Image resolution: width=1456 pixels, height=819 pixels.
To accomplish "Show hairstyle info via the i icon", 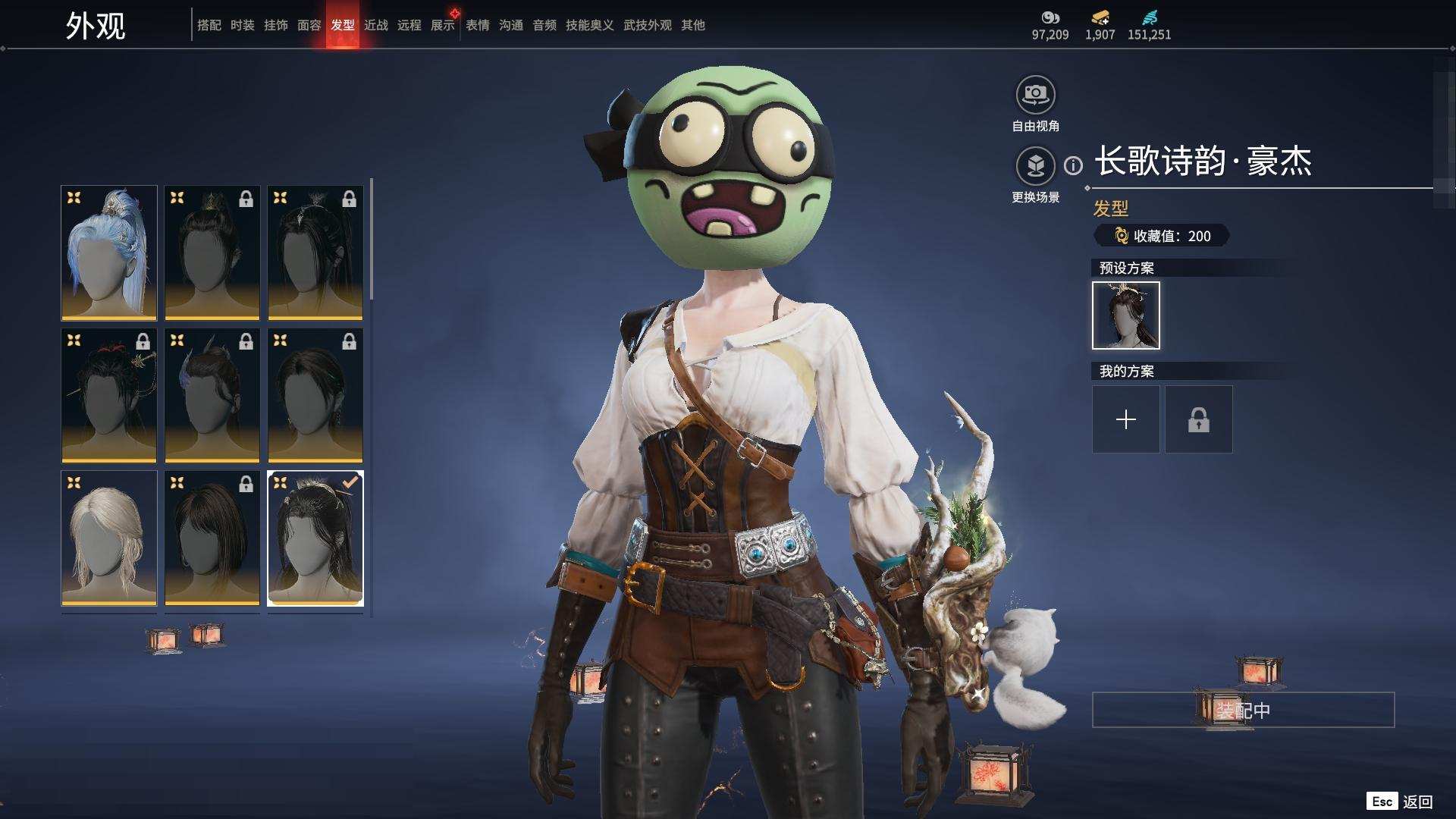I will 1073,165.
